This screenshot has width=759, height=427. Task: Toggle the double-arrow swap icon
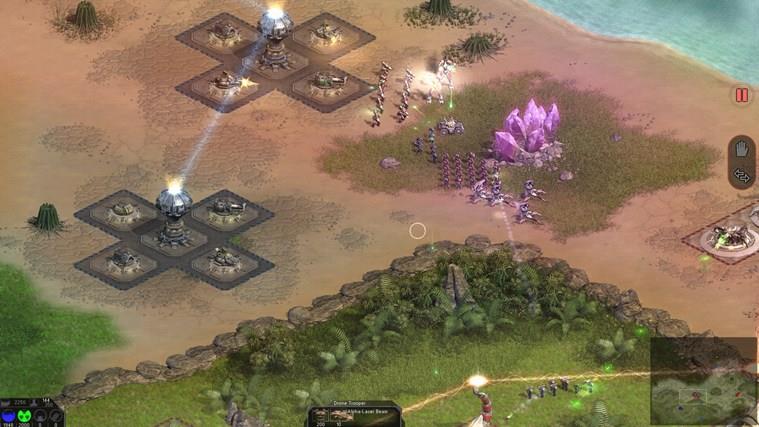pyautogui.click(x=741, y=176)
